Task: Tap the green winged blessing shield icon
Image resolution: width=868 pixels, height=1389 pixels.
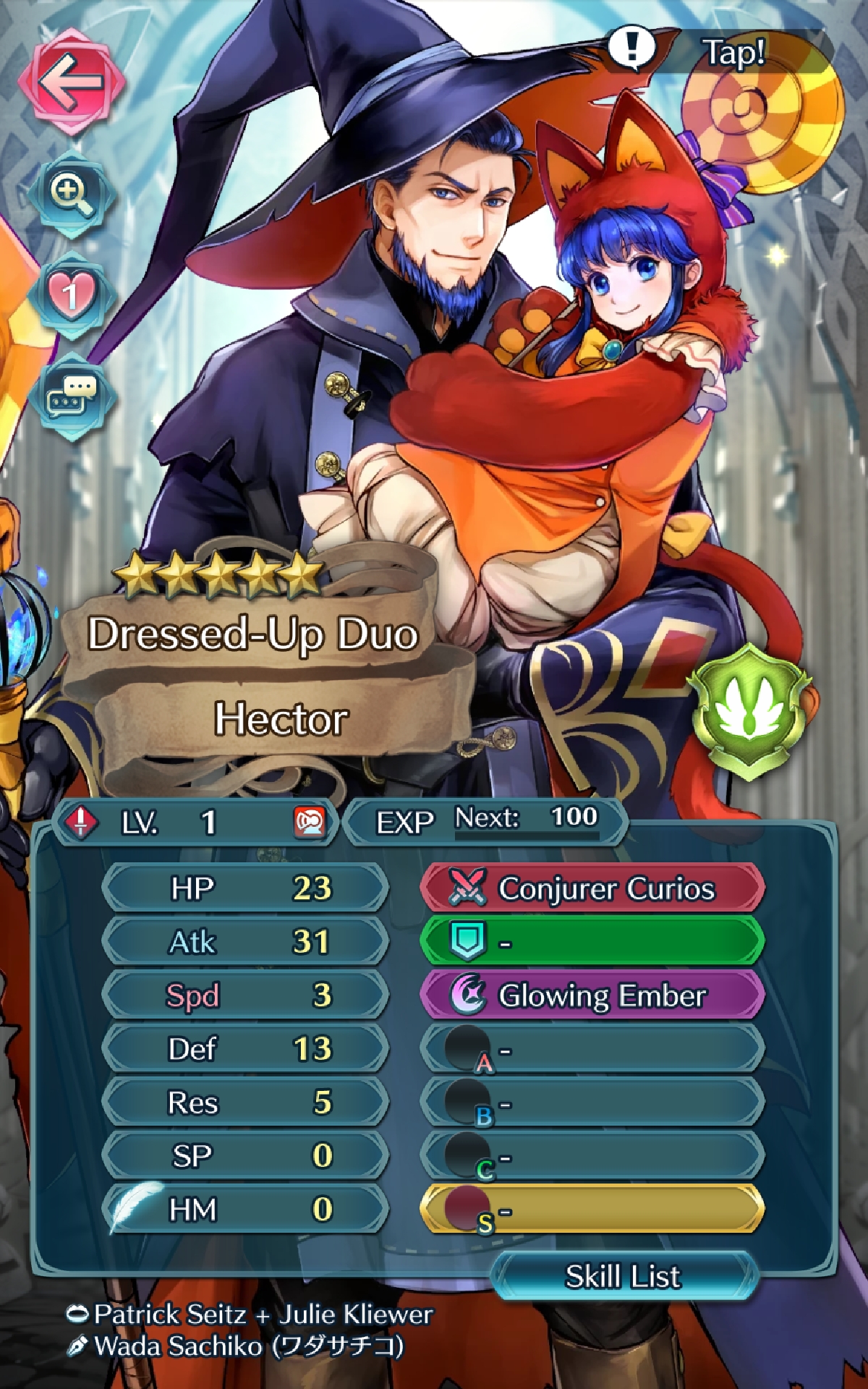Action: pos(749,713)
